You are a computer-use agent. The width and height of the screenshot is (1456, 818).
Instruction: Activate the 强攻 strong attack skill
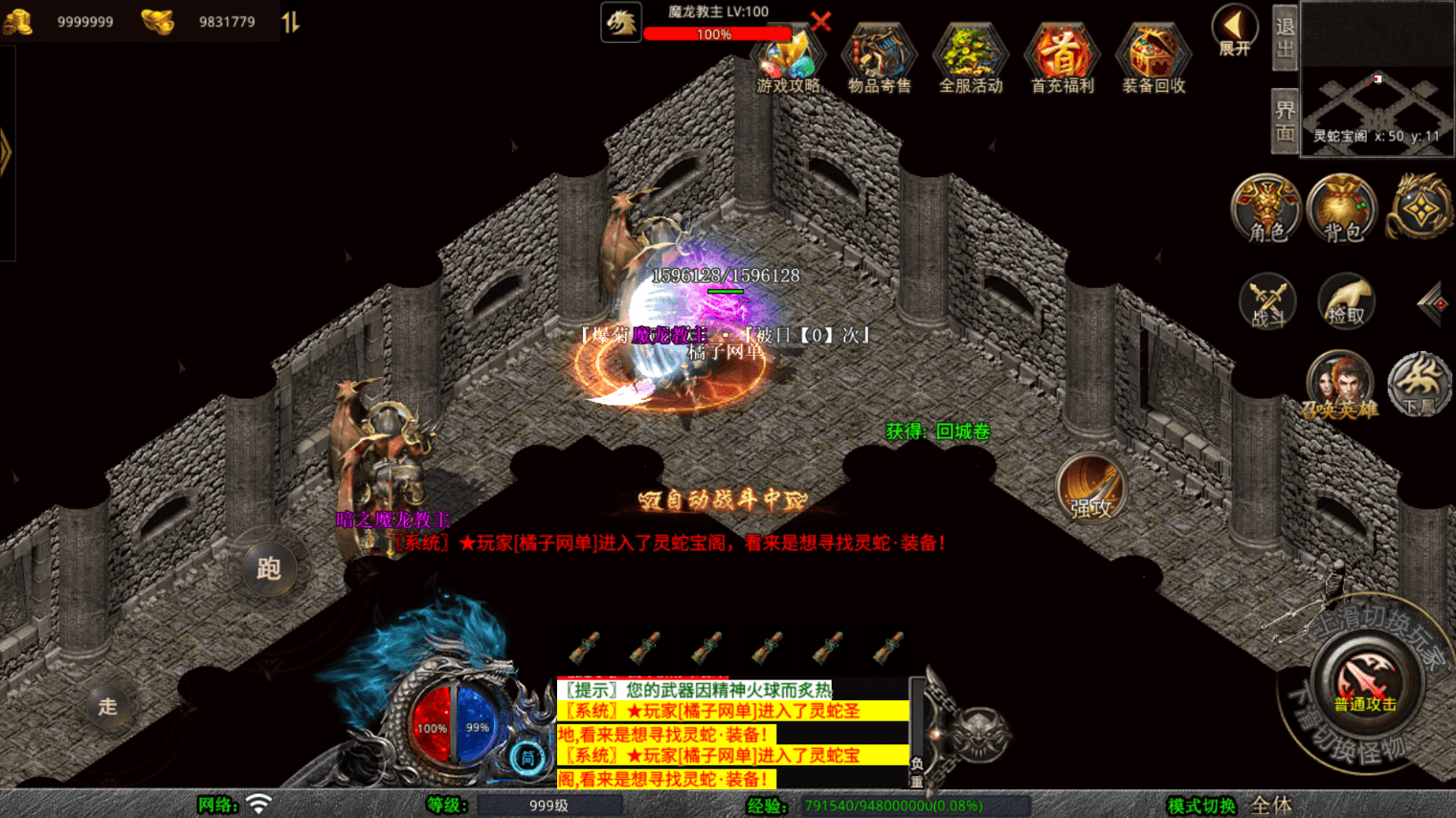[x=1091, y=488]
